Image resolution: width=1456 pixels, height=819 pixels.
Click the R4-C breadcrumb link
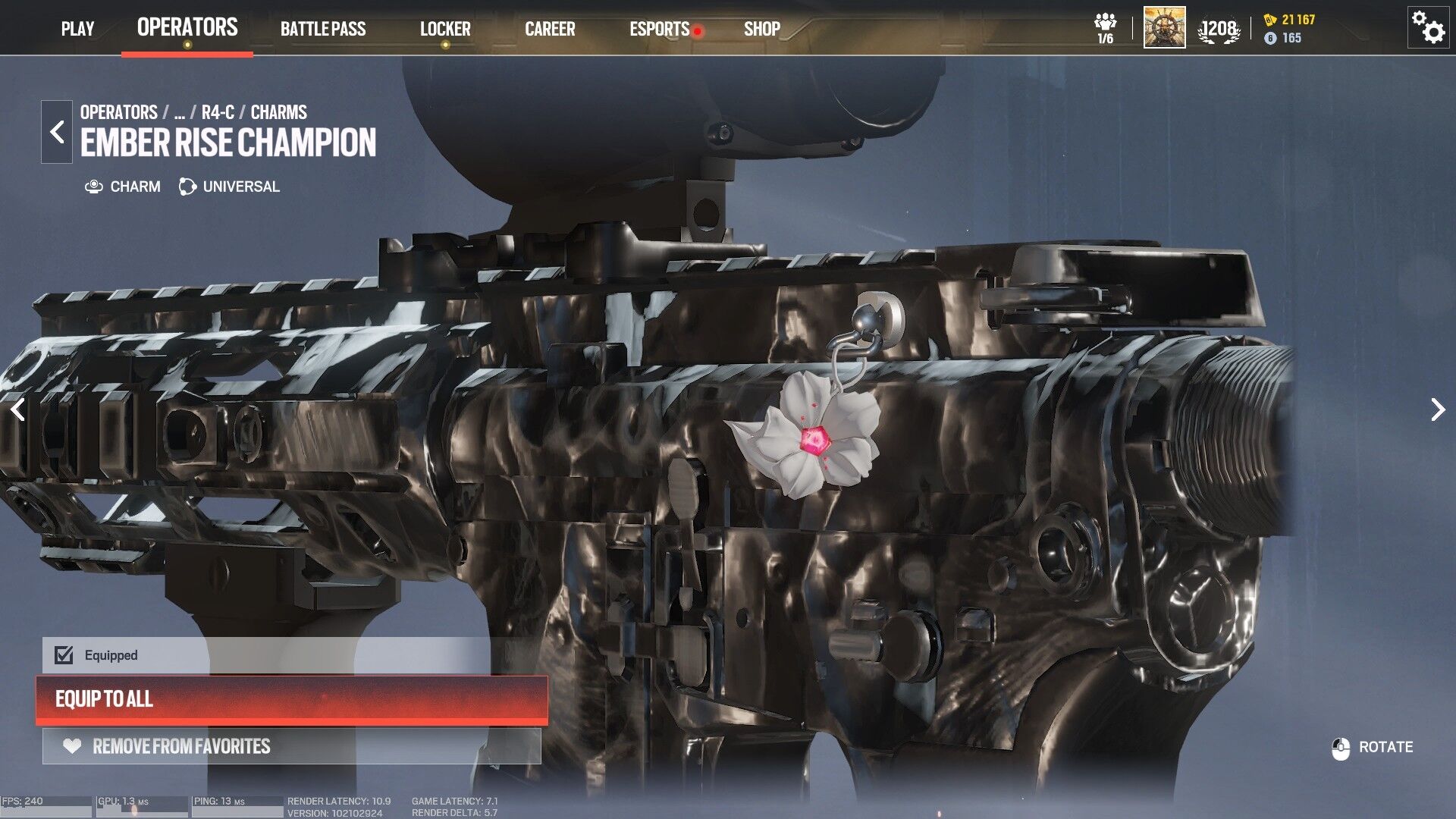pyautogui.click(x=218, y=112)
